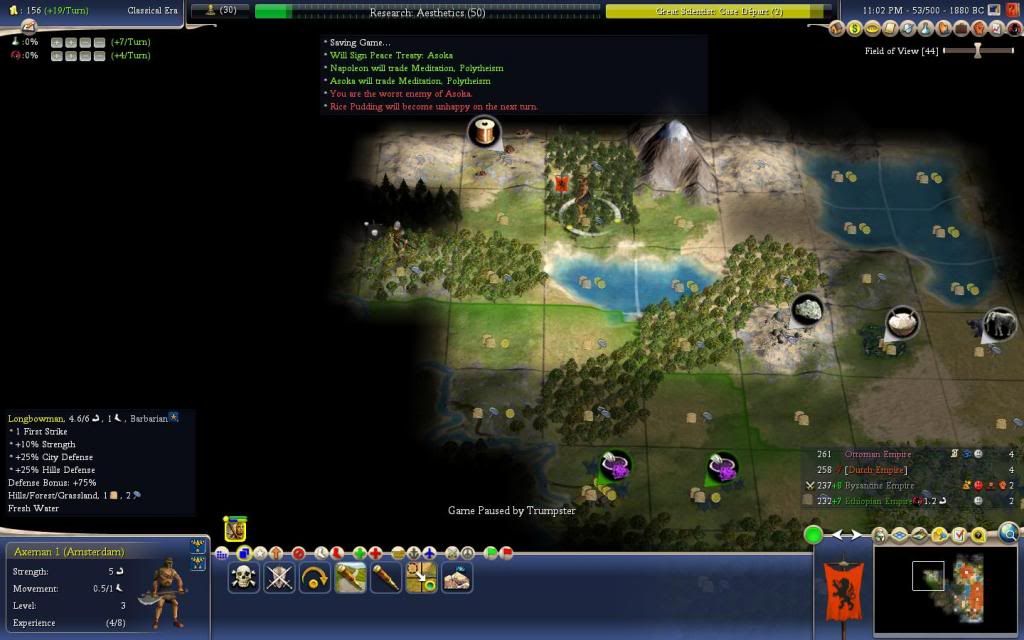Increase the first rate with its plus button
The width and height of the screenshot is (1024, 640).
point(56,42)
